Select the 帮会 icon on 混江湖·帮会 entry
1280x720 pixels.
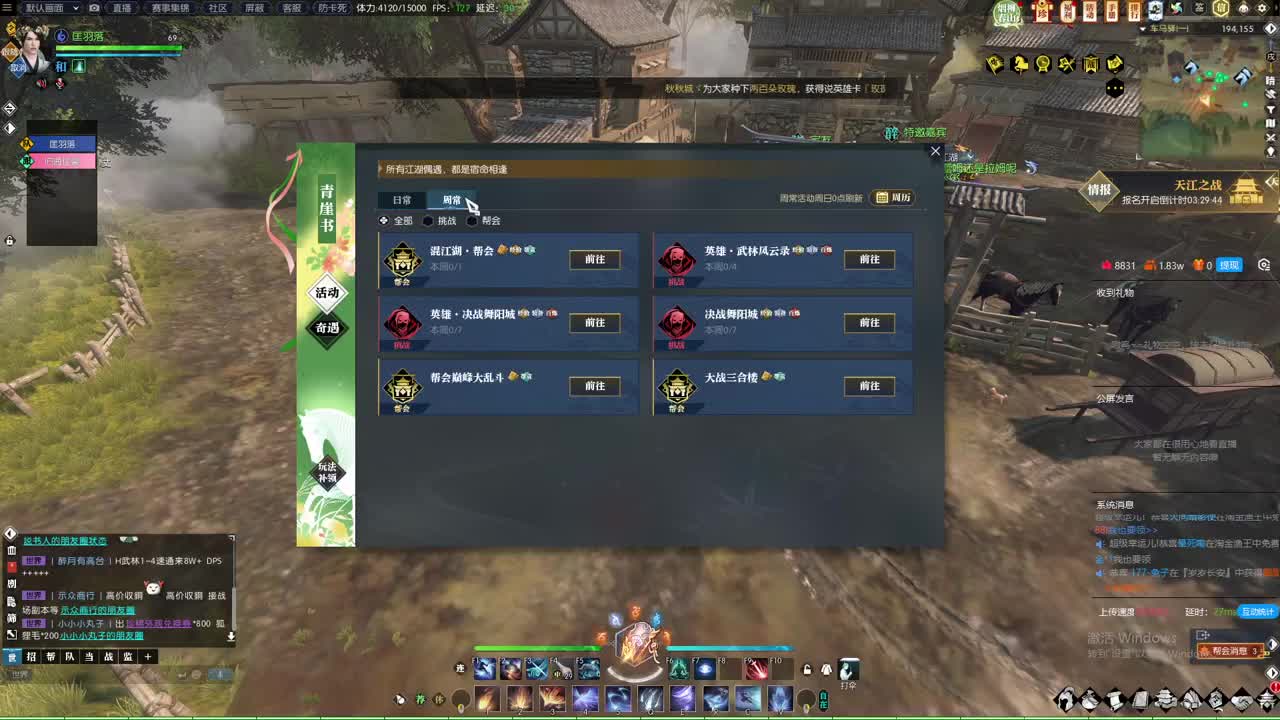pyautogui.click(x=403, y=258)
